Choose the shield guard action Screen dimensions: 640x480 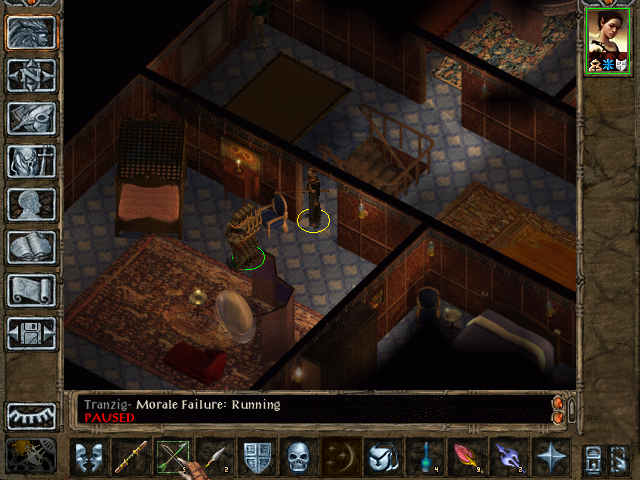point(258,458)
